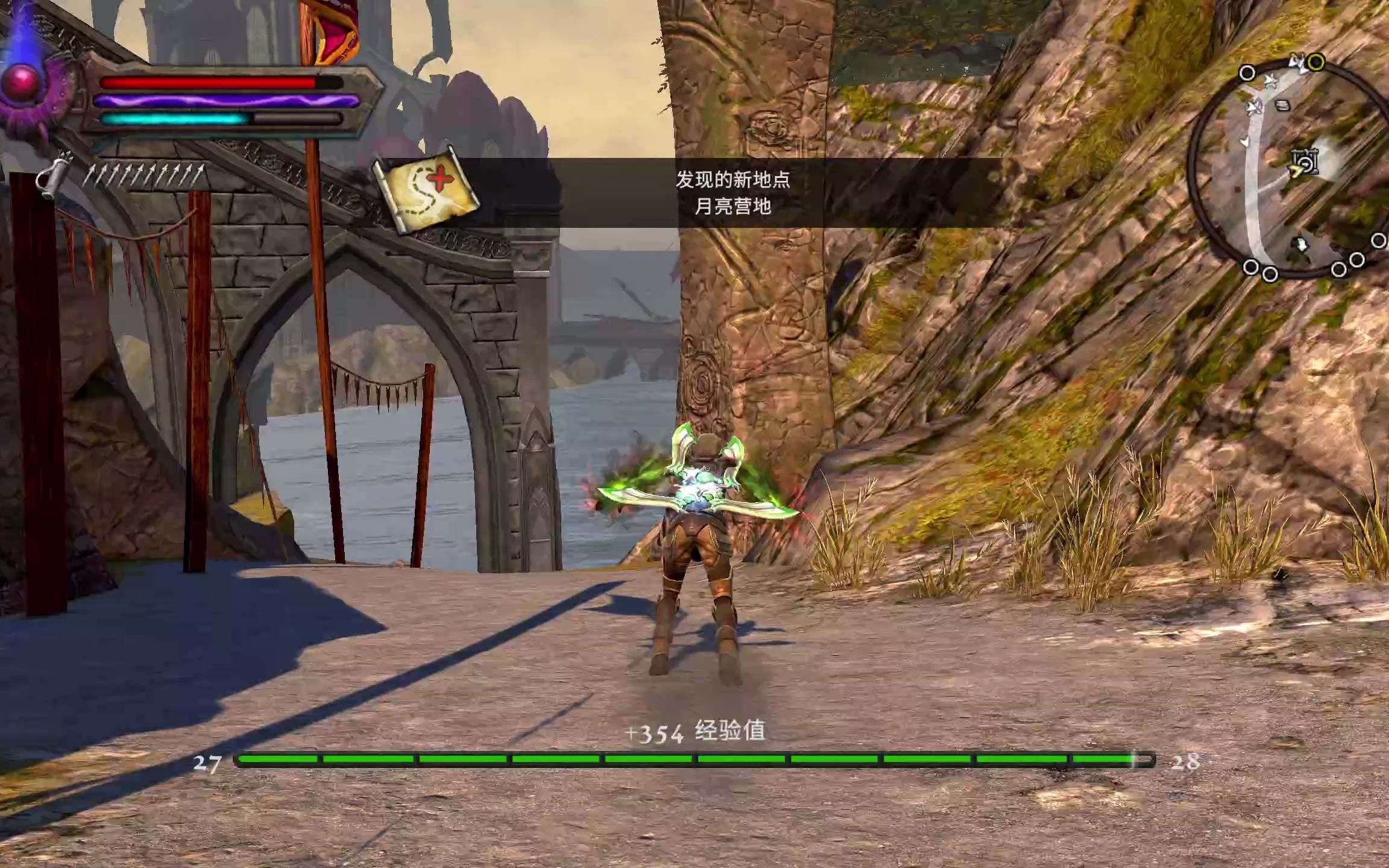This screenshot has width=1389, height=868.
Task: Select the new location banner for 月亮营地
Action: click(732, 193)
